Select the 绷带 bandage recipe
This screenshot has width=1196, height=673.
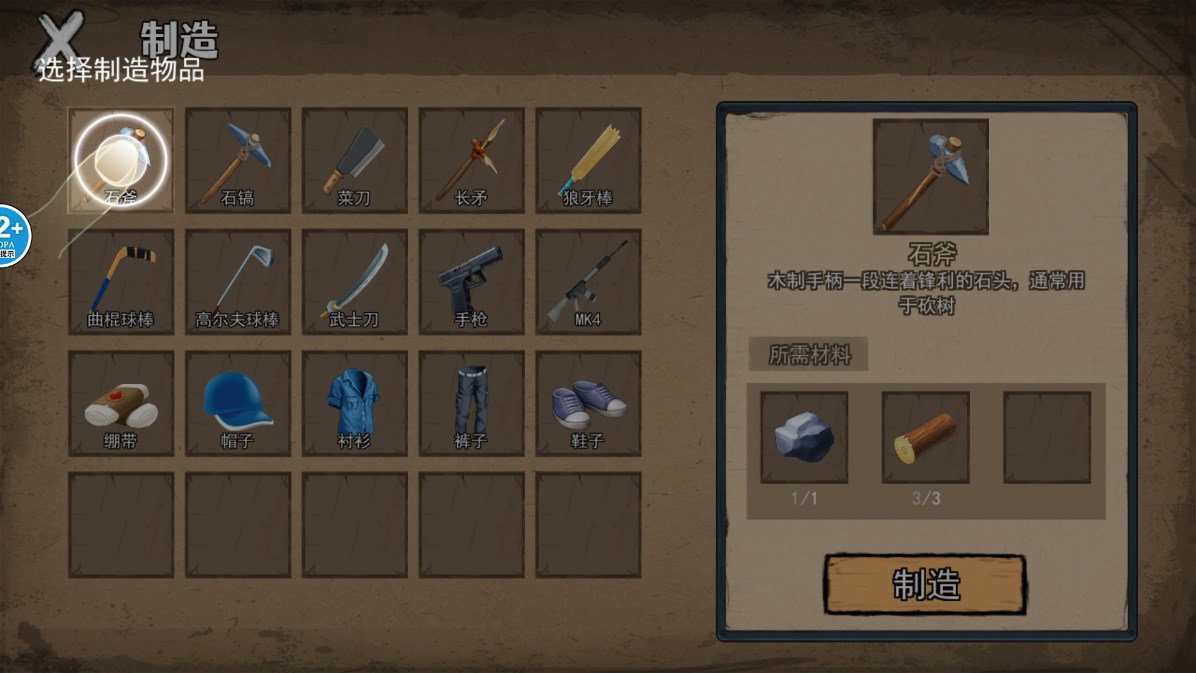121,402
